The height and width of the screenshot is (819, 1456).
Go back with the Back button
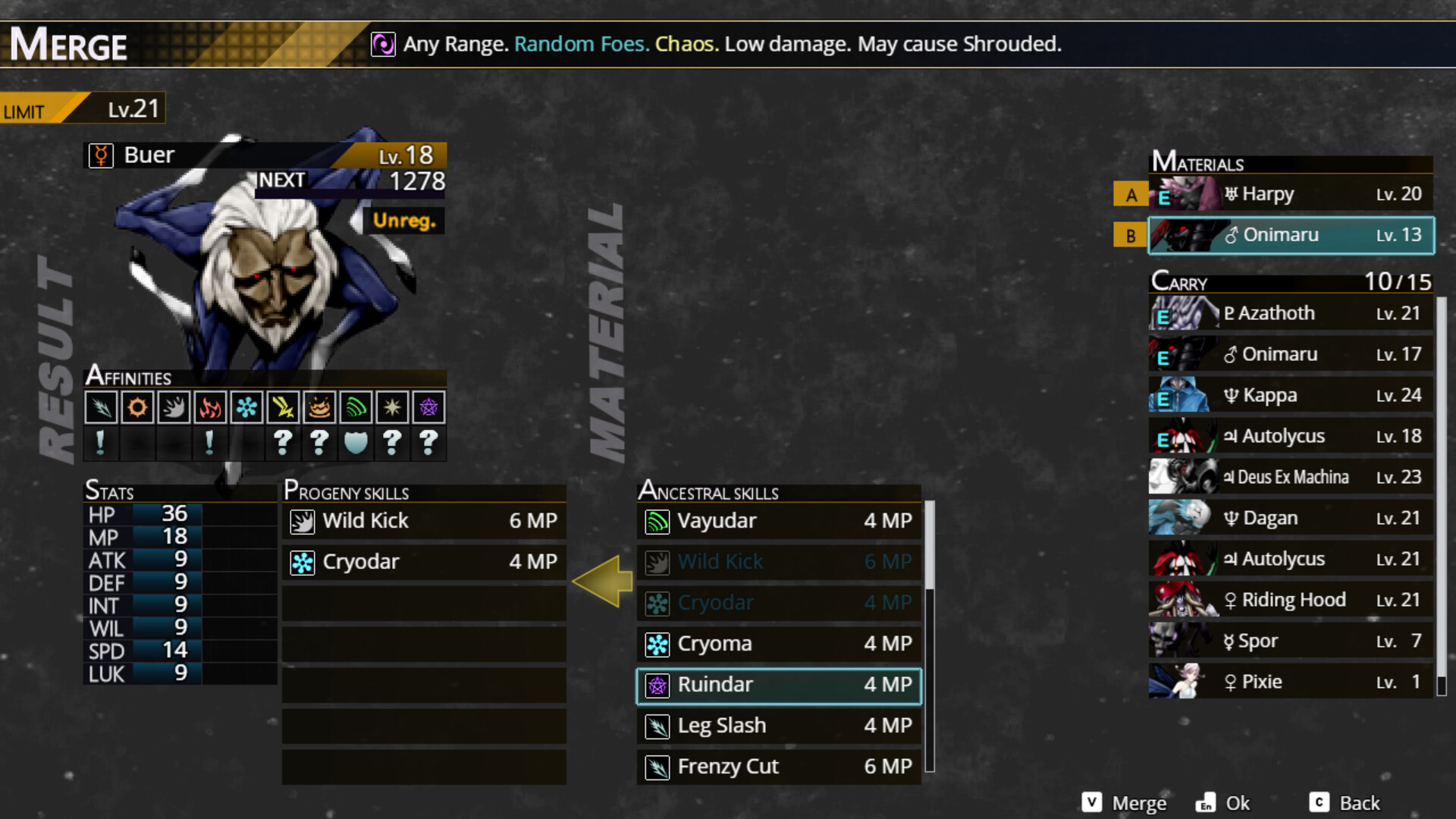[x=1345, y=803]
